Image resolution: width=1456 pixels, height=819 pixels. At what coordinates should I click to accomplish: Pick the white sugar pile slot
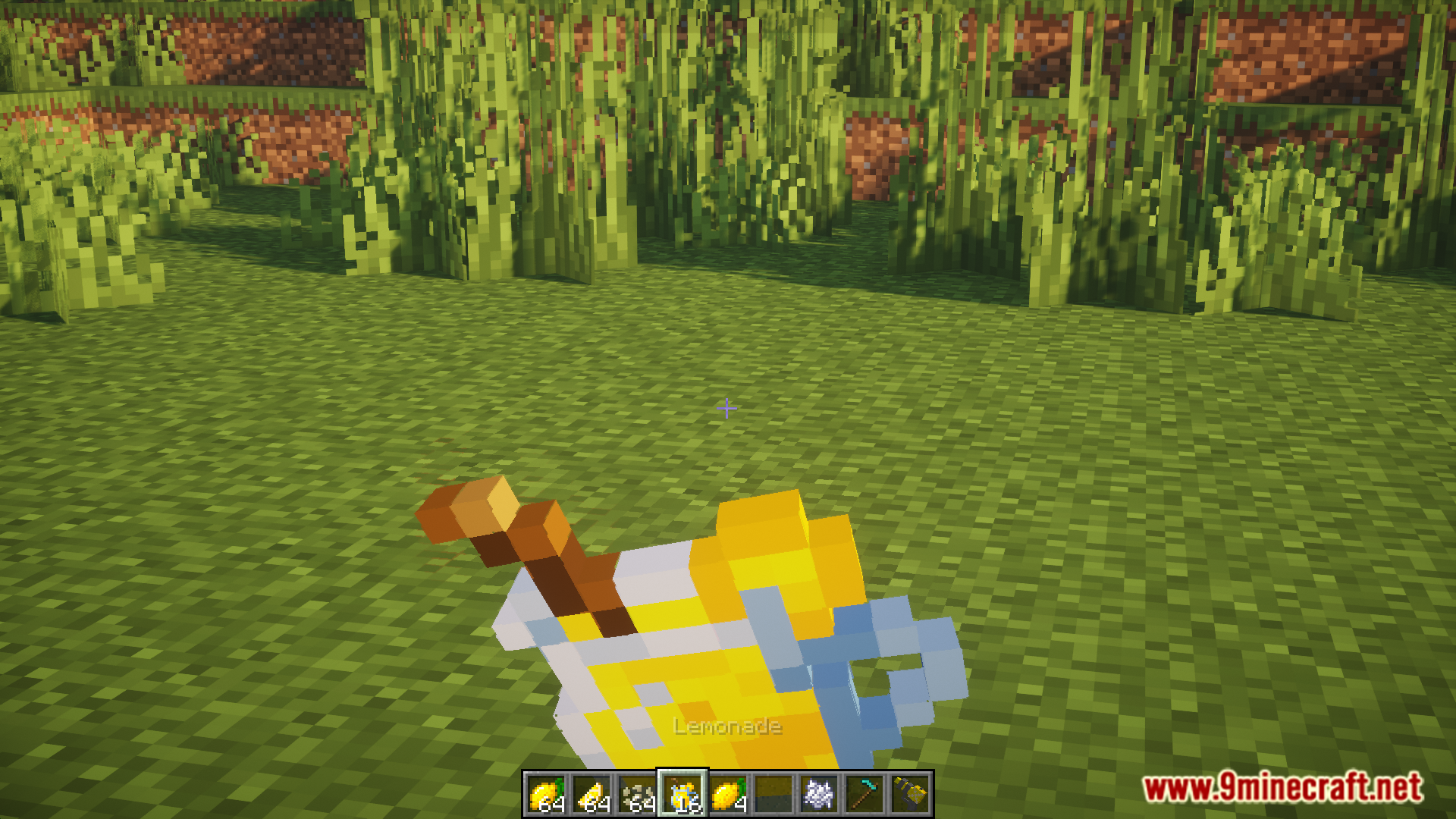(x=819, y=794)
